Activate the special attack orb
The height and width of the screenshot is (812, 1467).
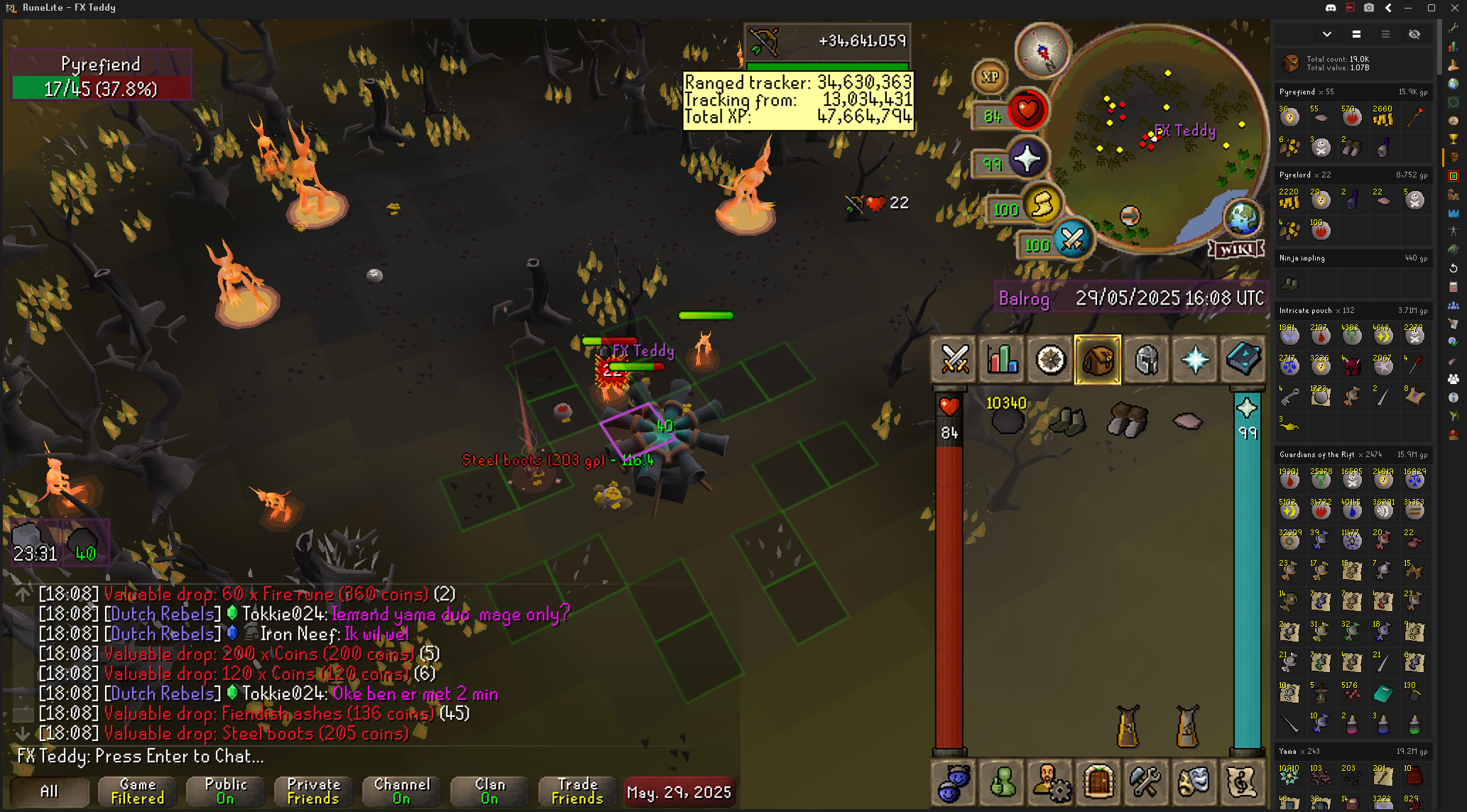[x=1071, y=240]
